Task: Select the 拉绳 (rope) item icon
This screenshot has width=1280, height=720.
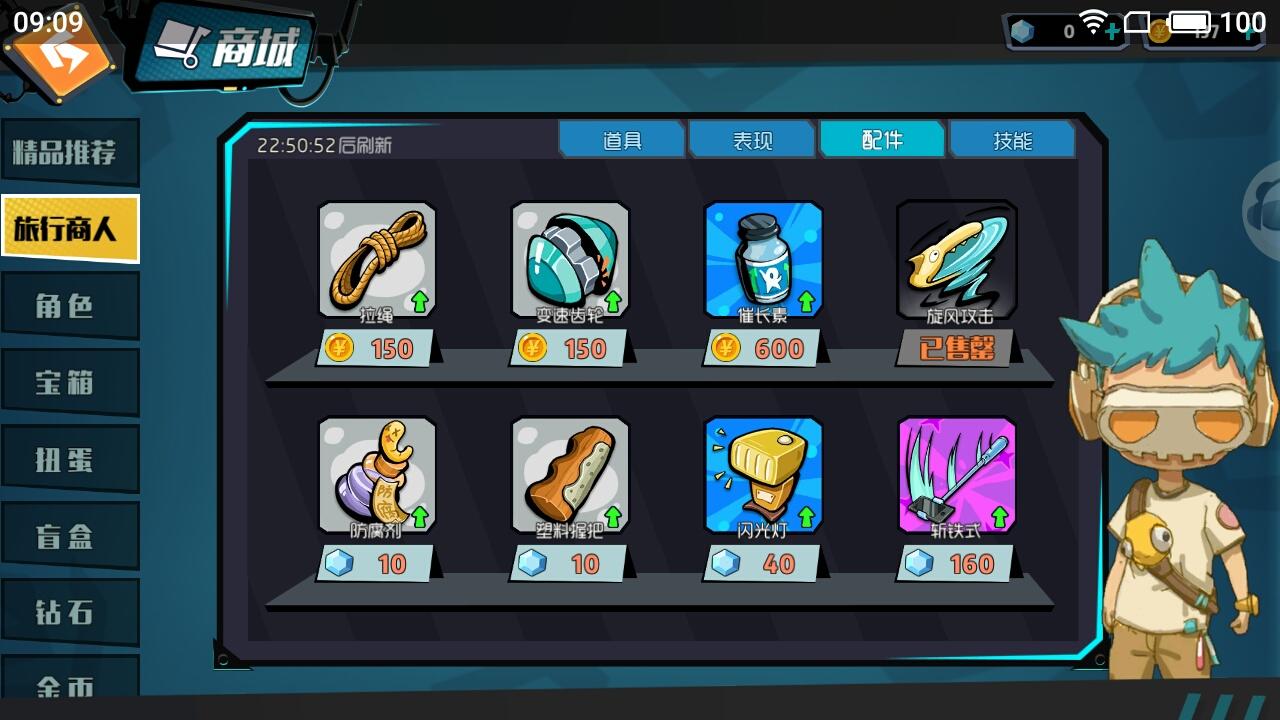Action: tap(378, 258)
